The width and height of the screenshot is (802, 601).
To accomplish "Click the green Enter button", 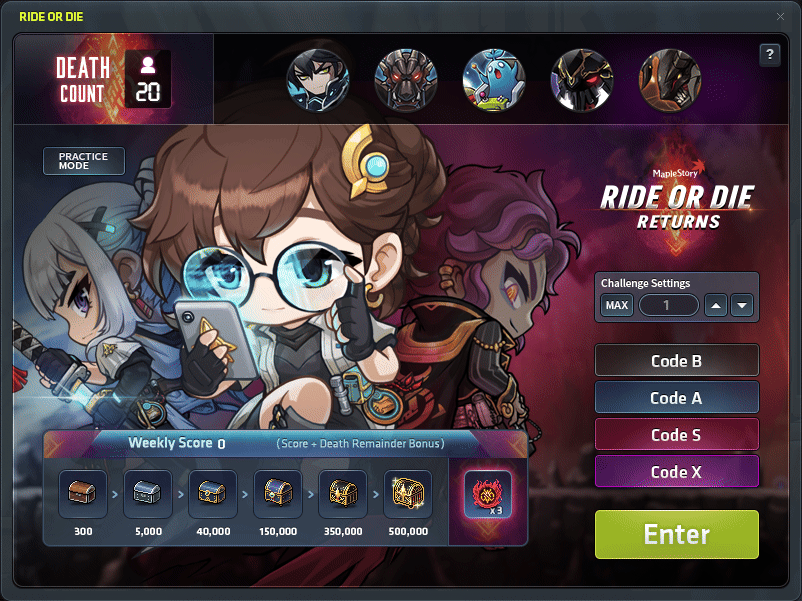I will point(676,534).
